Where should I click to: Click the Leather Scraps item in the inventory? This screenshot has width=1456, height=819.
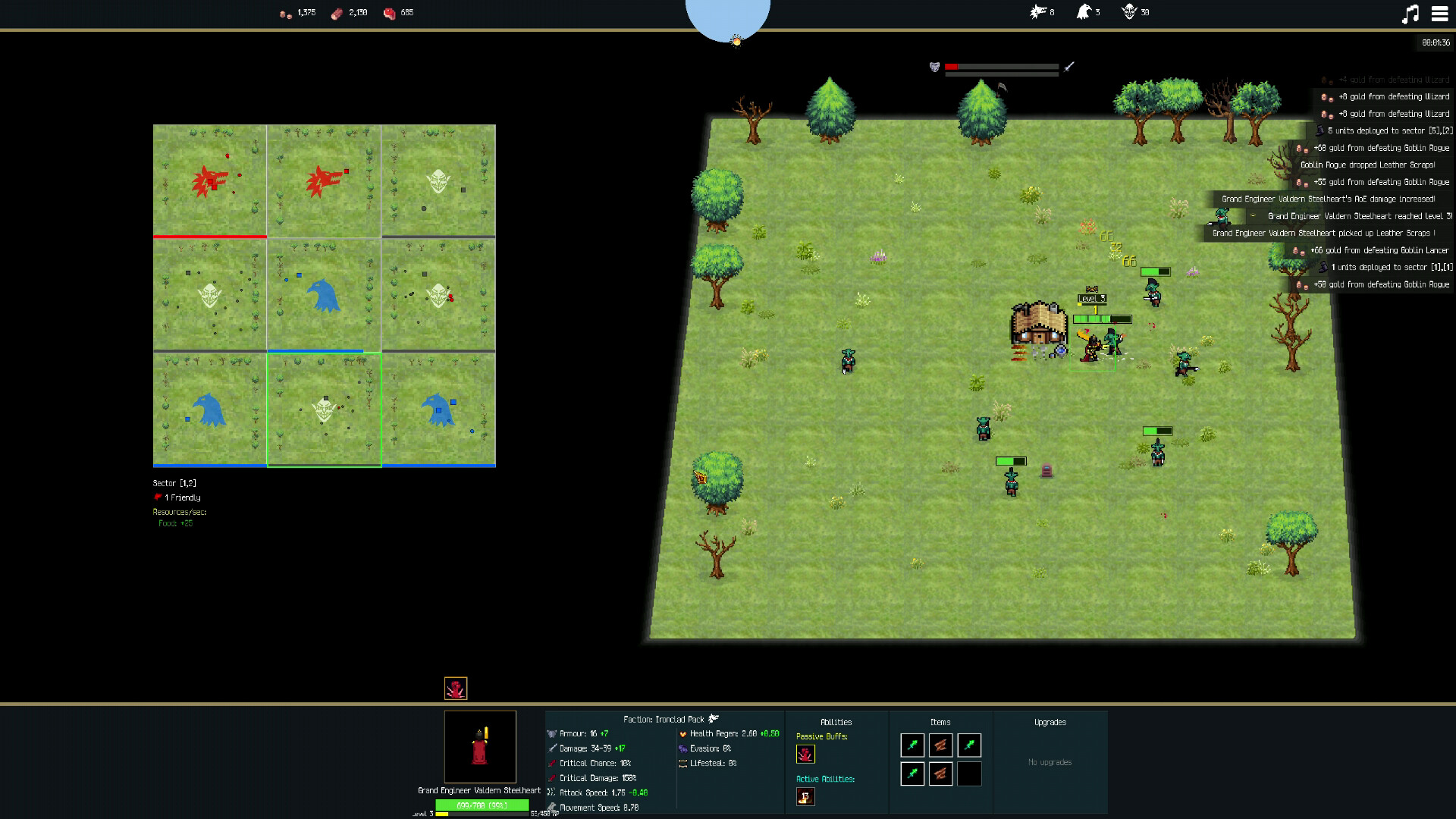(940, 745)
